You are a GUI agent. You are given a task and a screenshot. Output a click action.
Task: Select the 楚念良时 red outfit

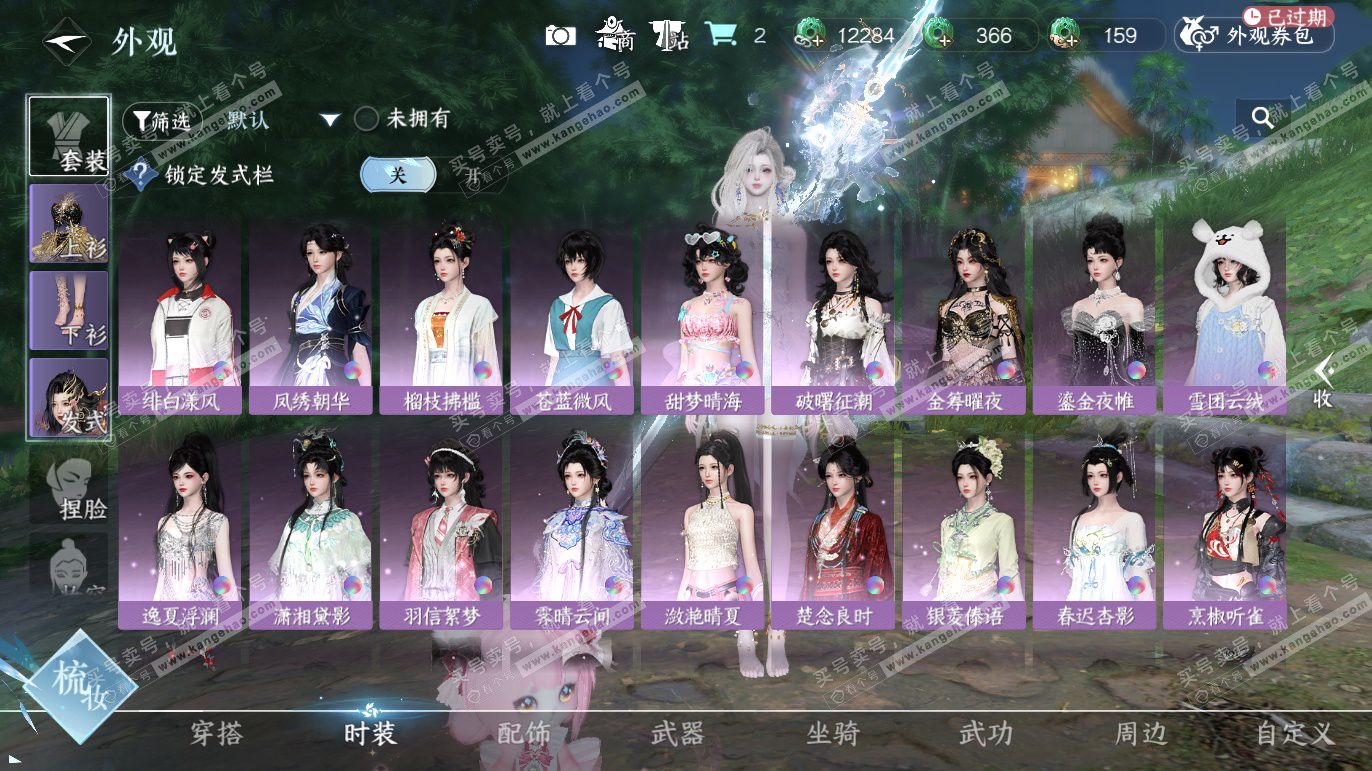(832, 532)
